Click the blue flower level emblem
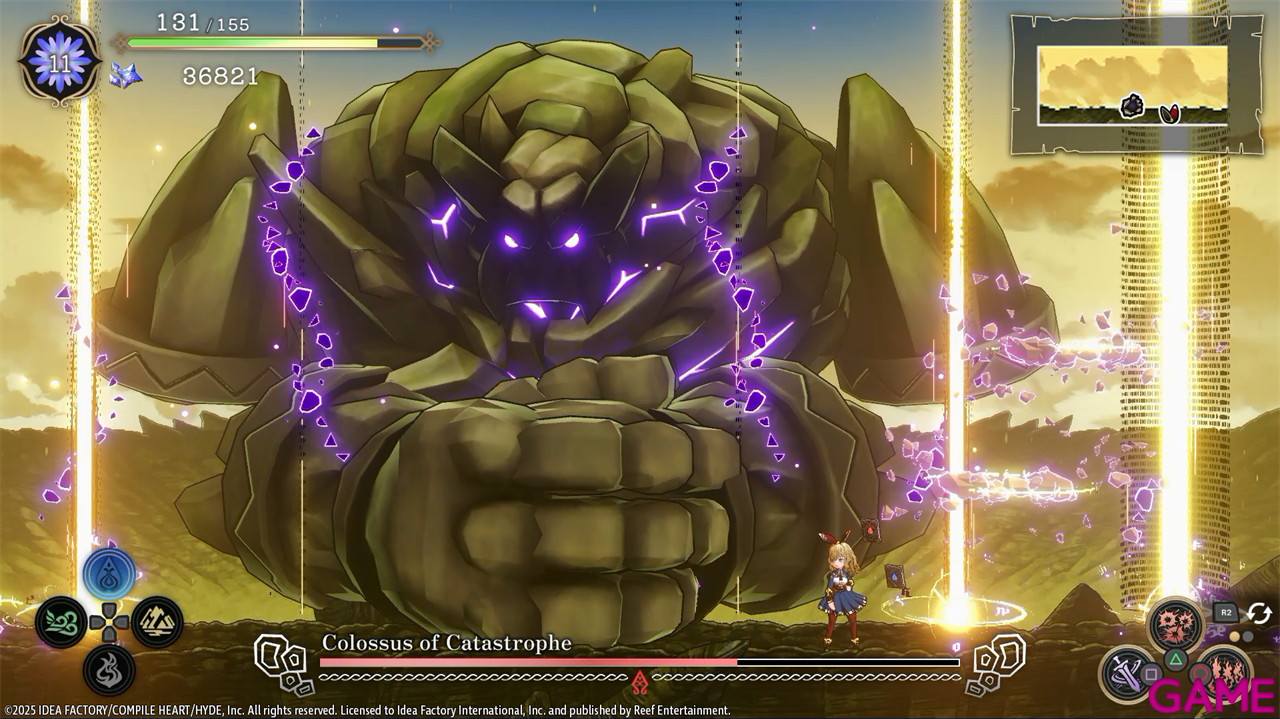 59,60
